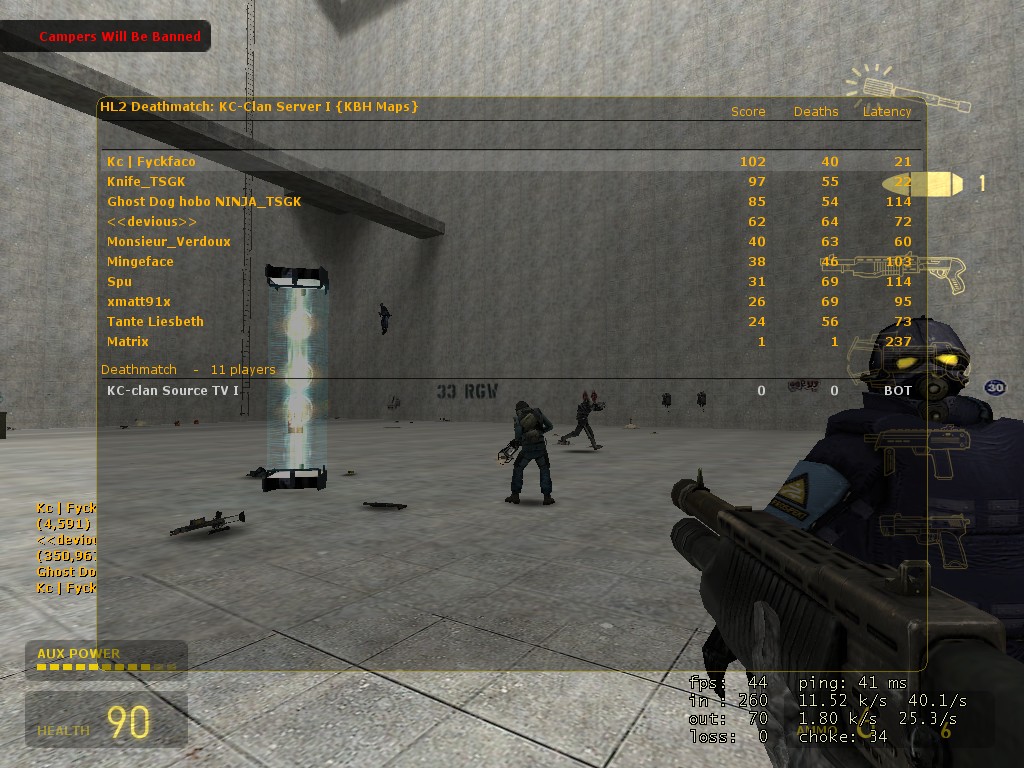Click the Deaths column header
1024x768 pixels.
(816, 112)
